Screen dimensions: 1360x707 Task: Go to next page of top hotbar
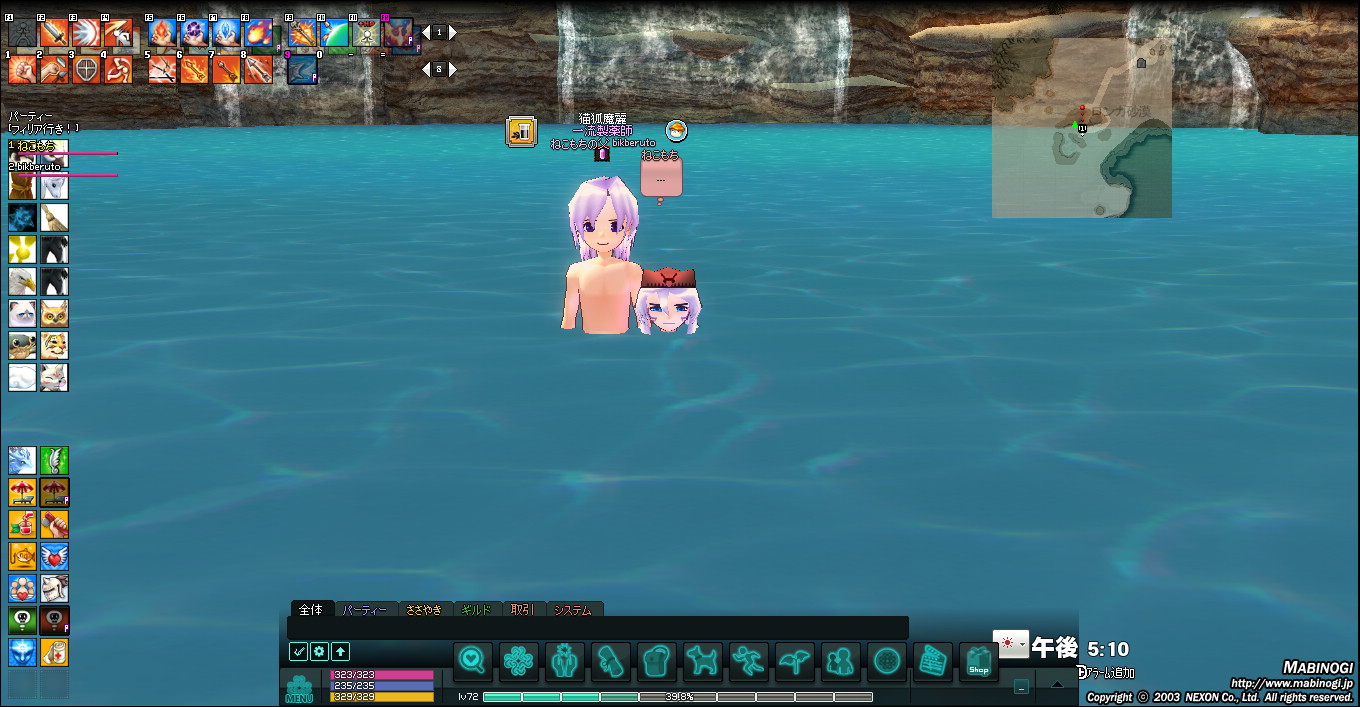[452, 33]
